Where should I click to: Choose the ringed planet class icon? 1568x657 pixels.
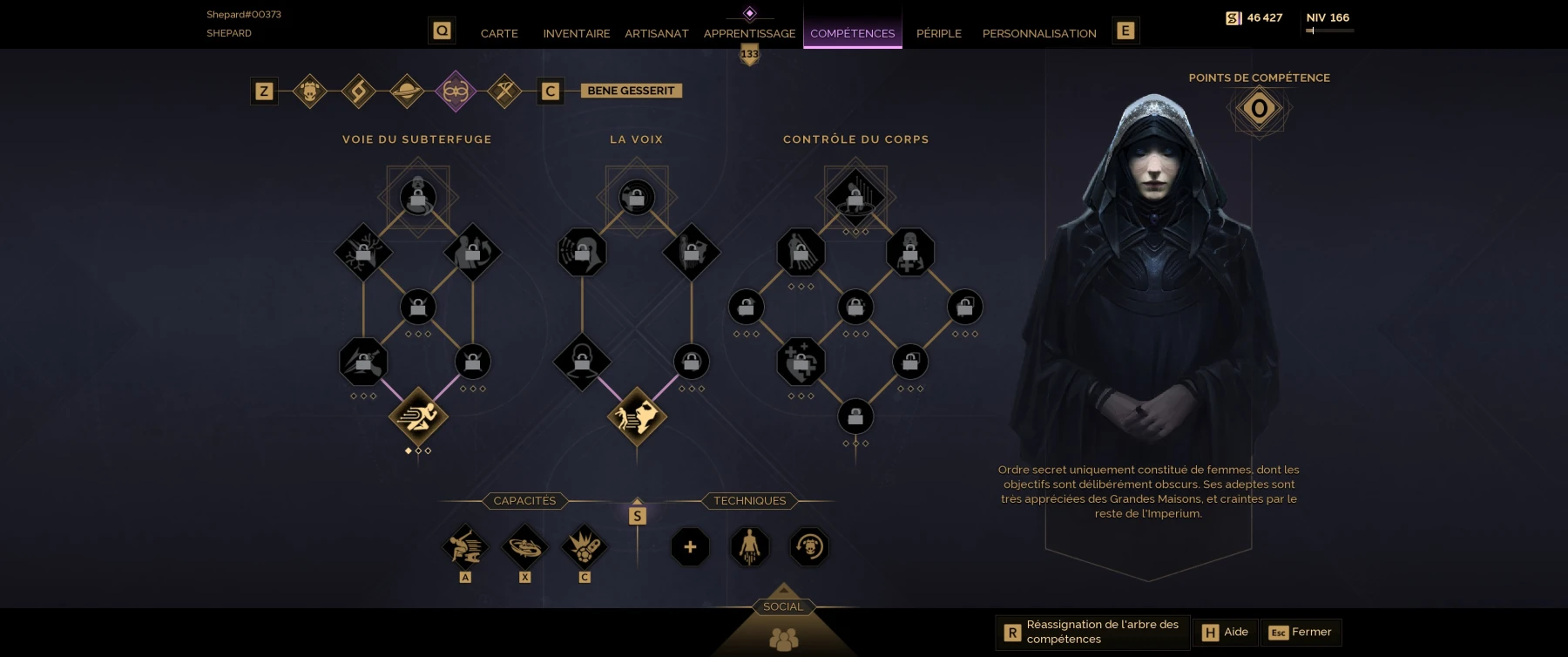click(407, 91)
